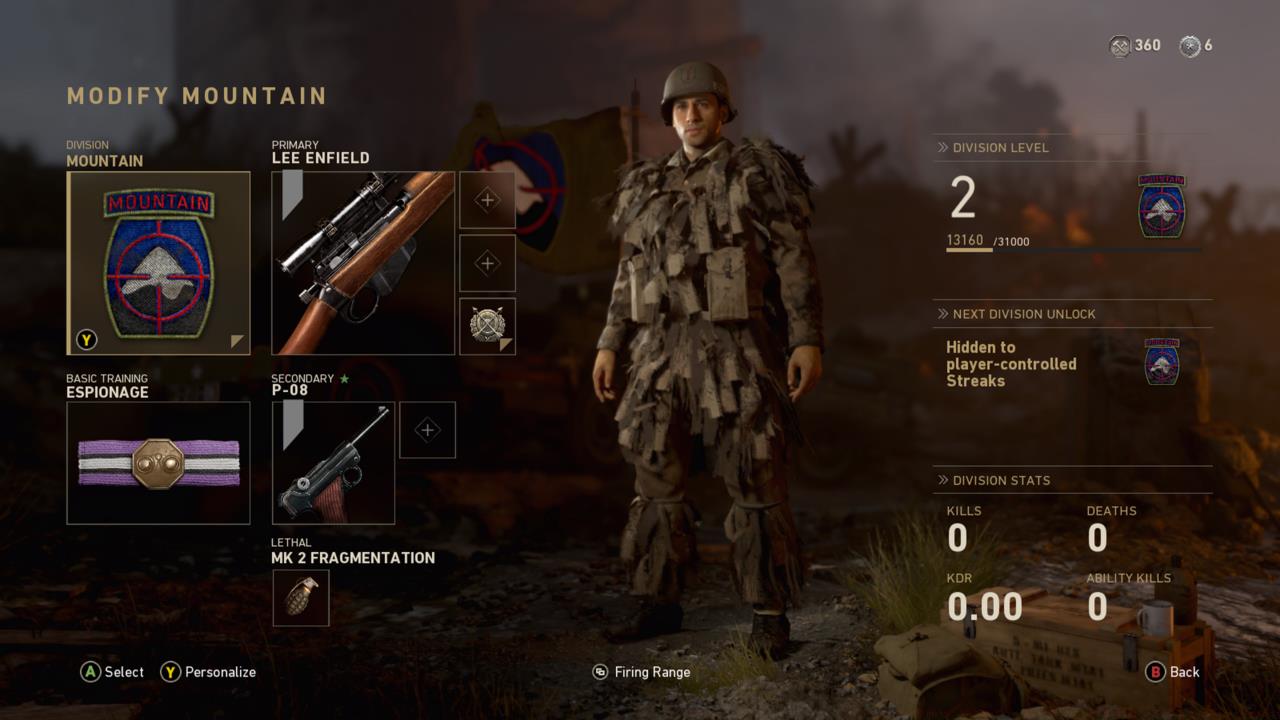Open the sharpshooter badge attachment slot
Image resolution: width=1280 pixels, height=720 pixels.
click(x=487, y=326)
